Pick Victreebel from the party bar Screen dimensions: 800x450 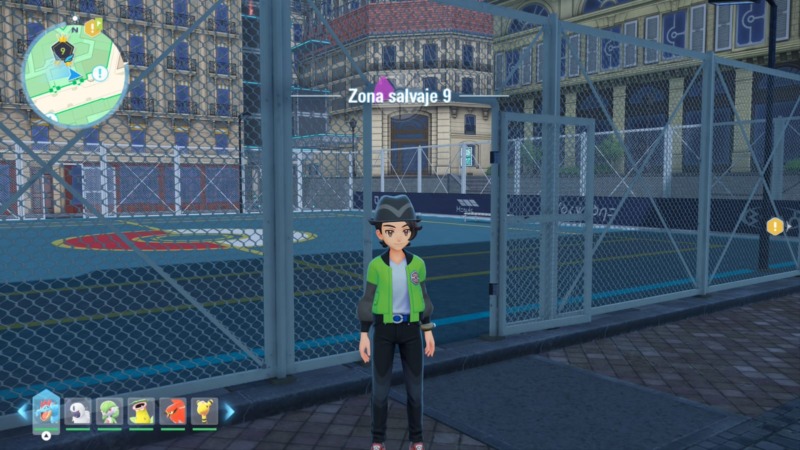tap(141, 411)
